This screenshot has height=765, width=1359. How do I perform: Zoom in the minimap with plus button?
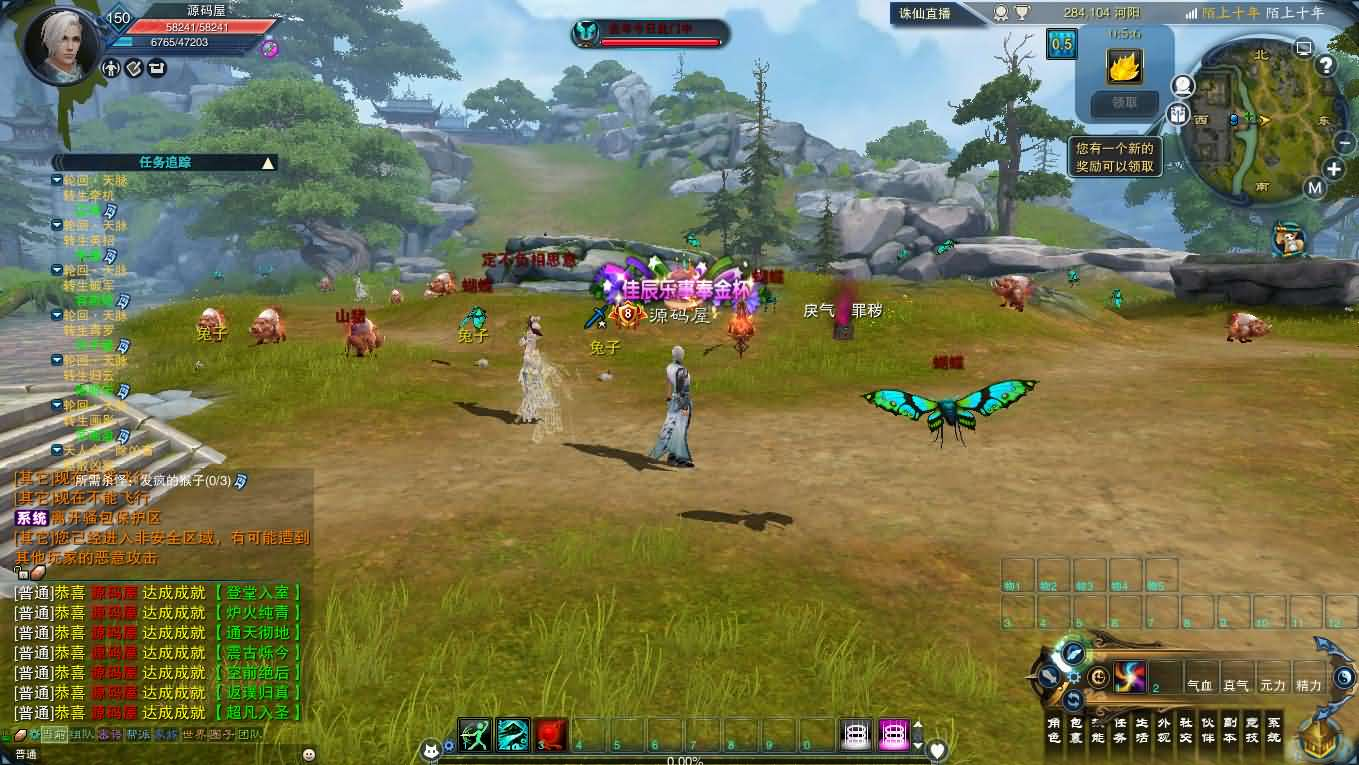pyautogui.click(x=1335, y=168)
